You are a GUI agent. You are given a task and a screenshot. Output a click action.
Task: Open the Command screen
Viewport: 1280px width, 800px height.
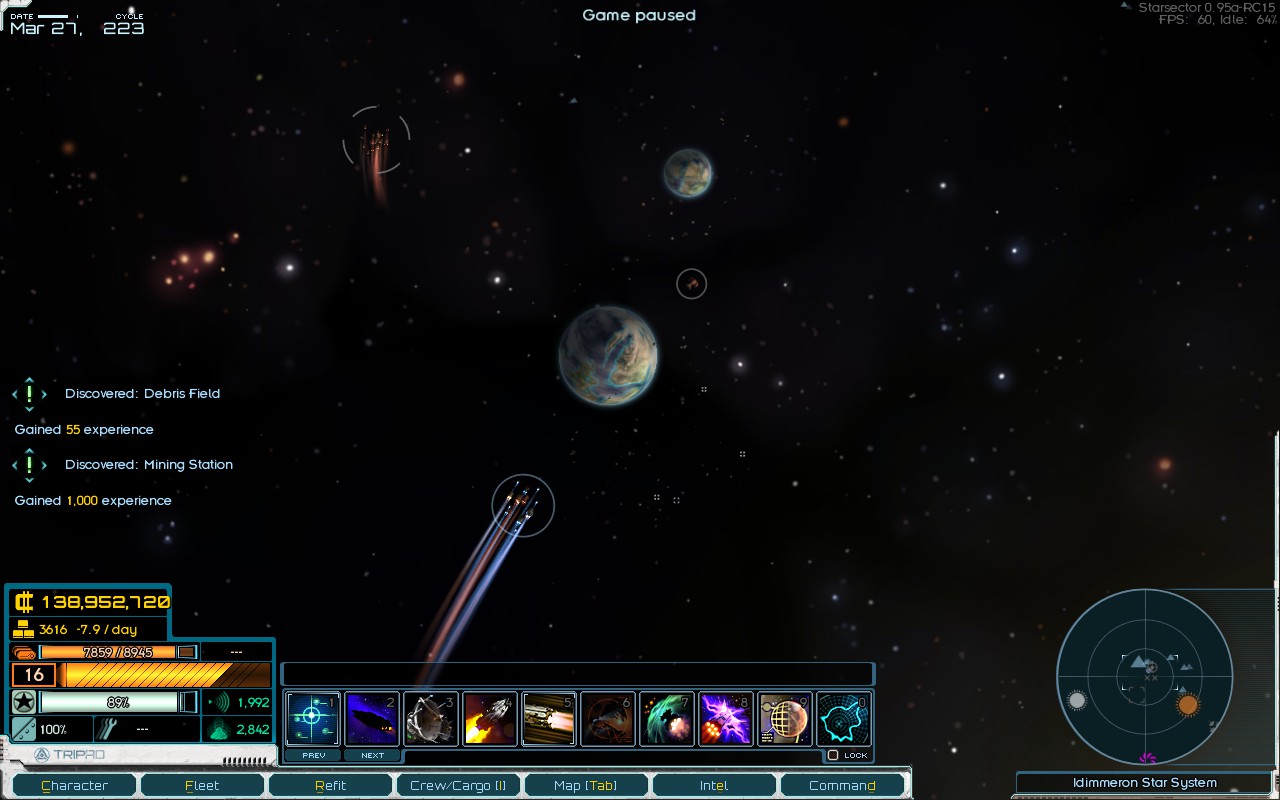click(842, 785)
